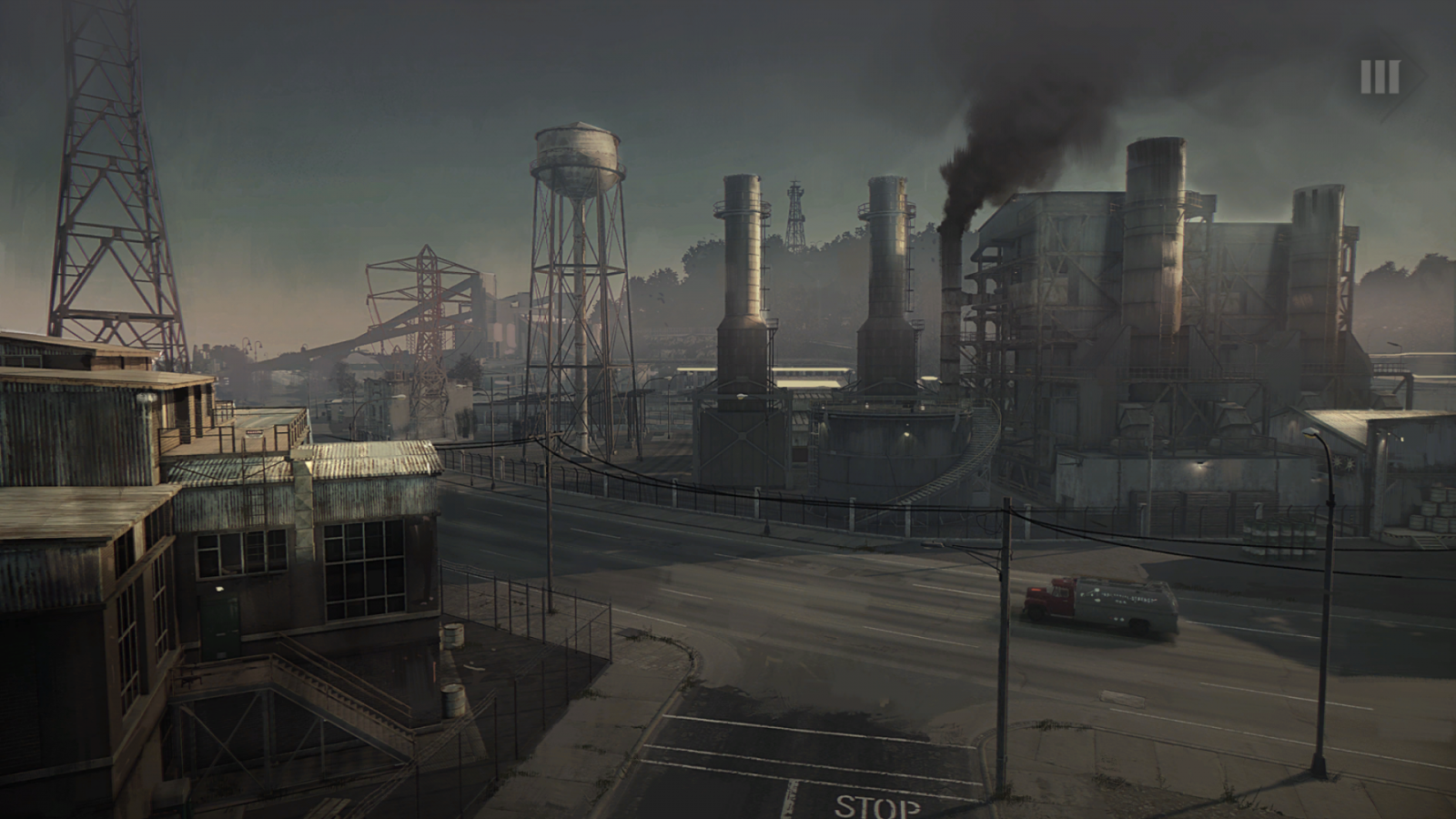Select the STOP road marking
This screenshot has width=1456, height=819.
coord(876,805)
